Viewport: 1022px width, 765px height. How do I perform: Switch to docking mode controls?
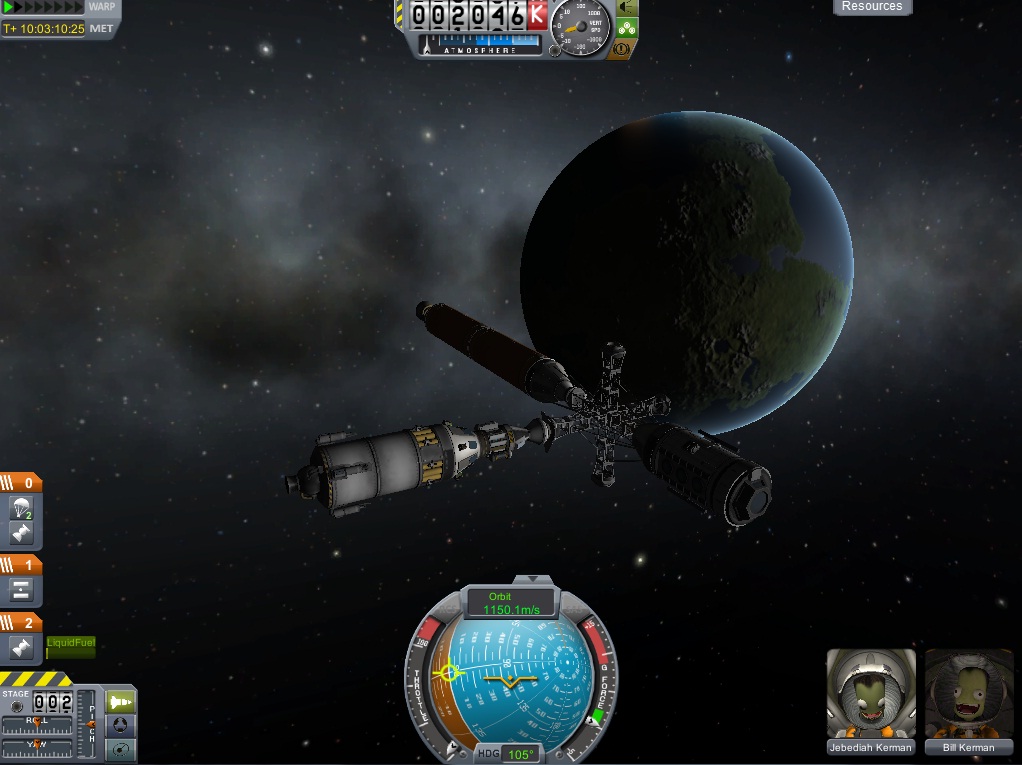(x=120, y=725)
